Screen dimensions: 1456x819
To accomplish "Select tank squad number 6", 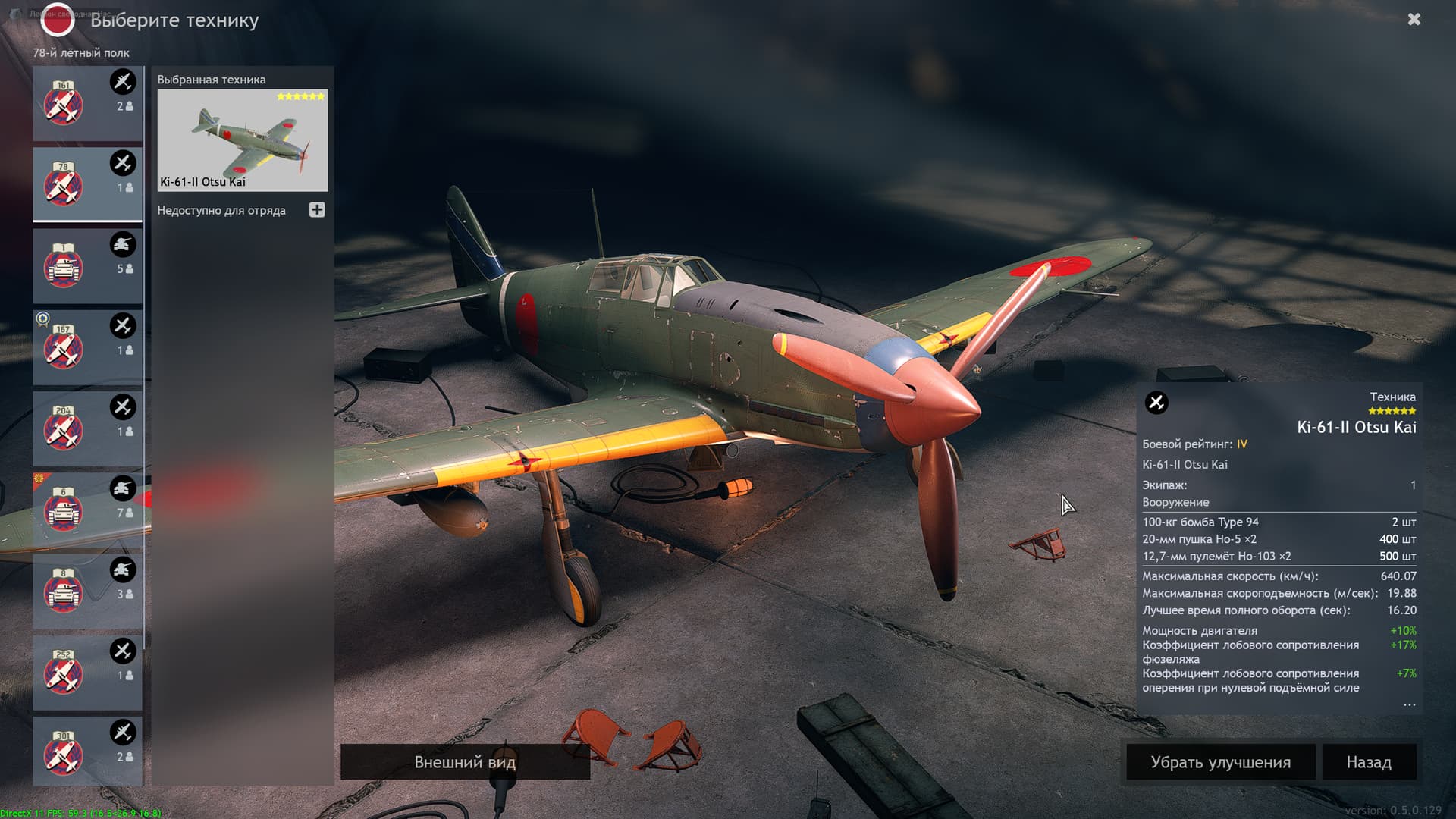I will 87,510.
